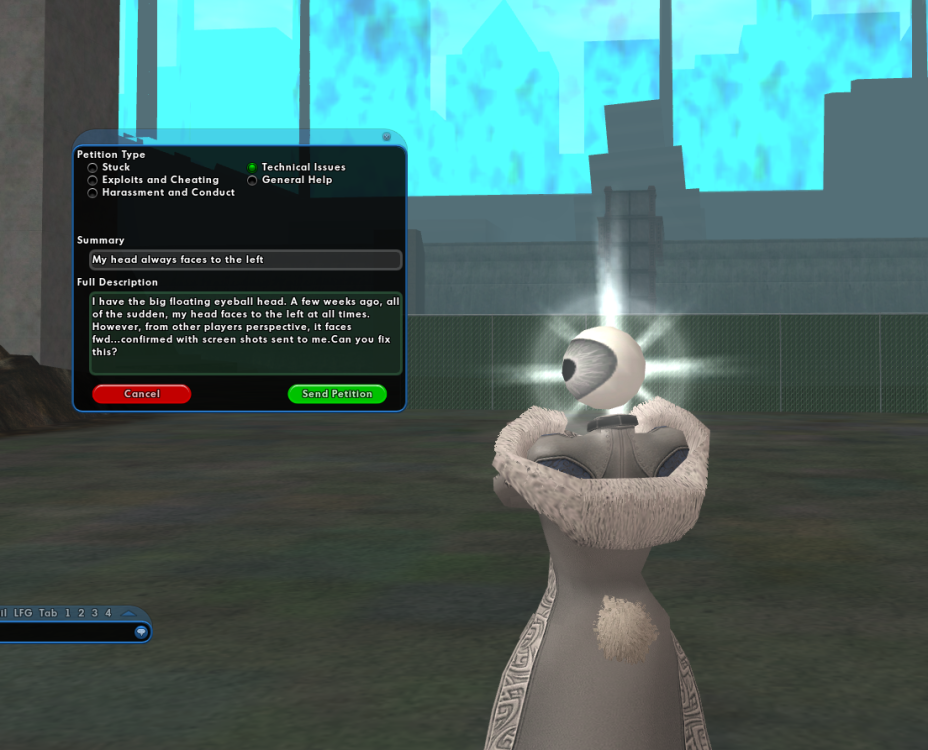Switch to chat tab 2

point(82,613)
